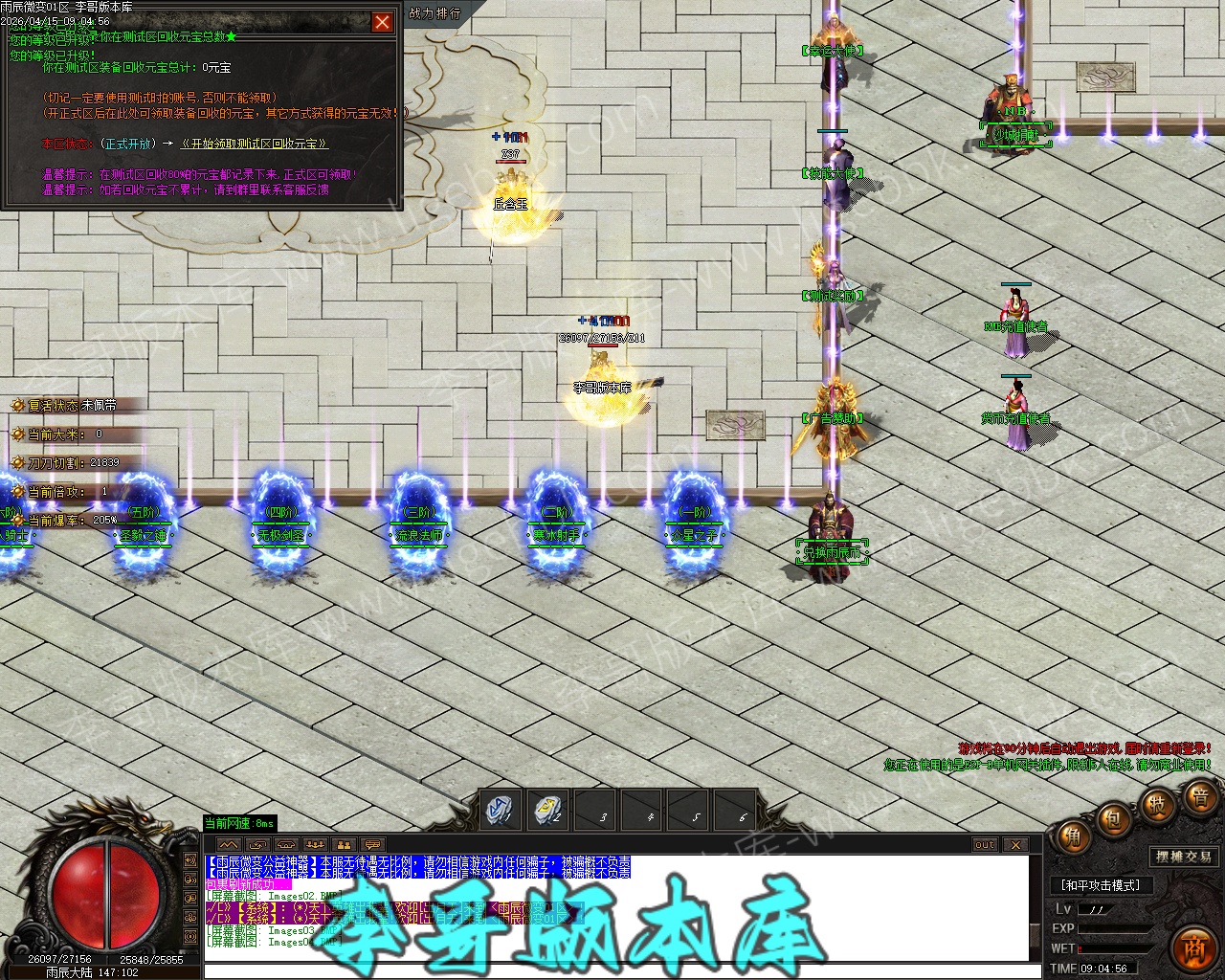The image size is (1225, 980).
Task: Open the 摆摊交易 stall trade button
Action: pyautogui.click(x=1183, y=857)
